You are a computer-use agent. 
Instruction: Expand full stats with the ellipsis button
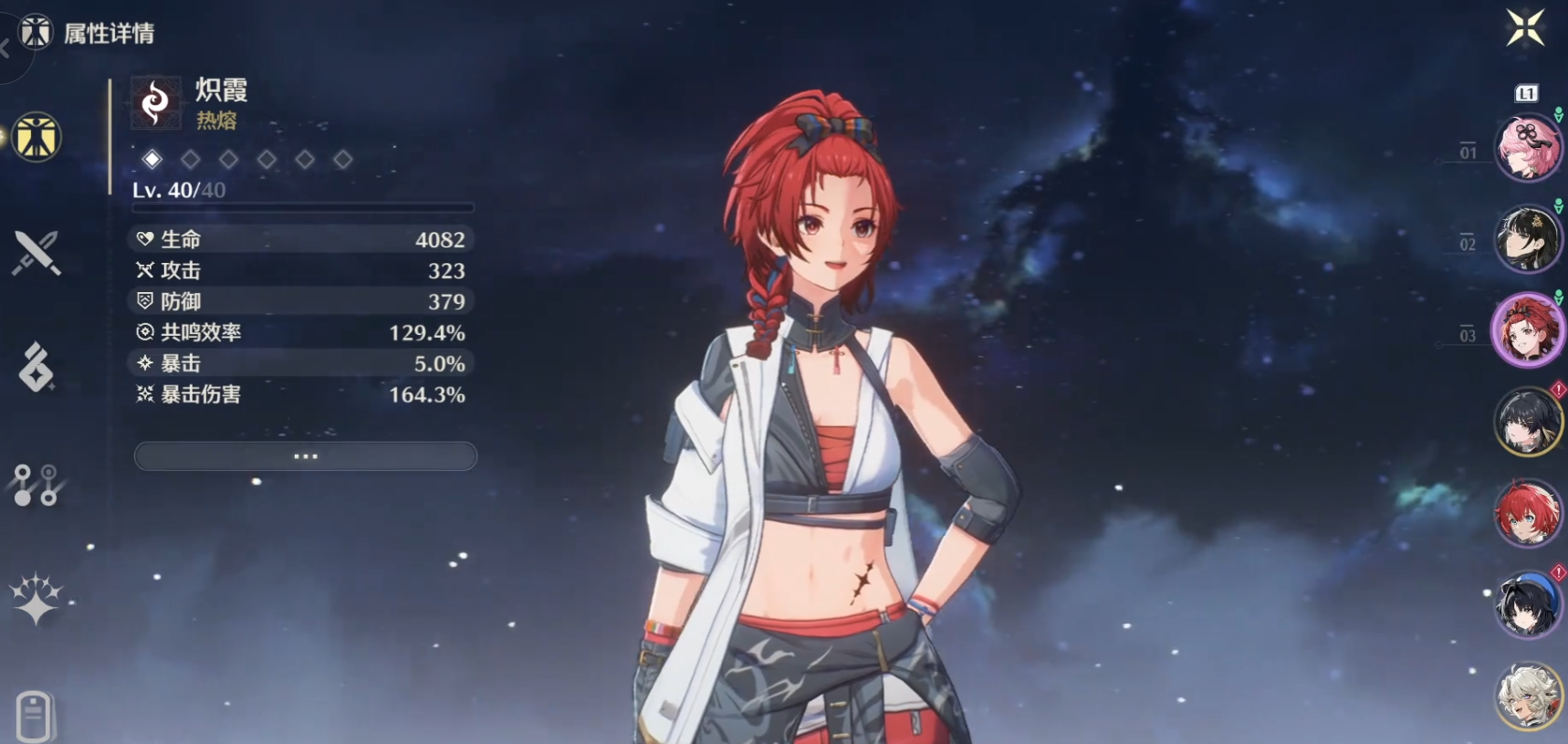click(305, 456)
